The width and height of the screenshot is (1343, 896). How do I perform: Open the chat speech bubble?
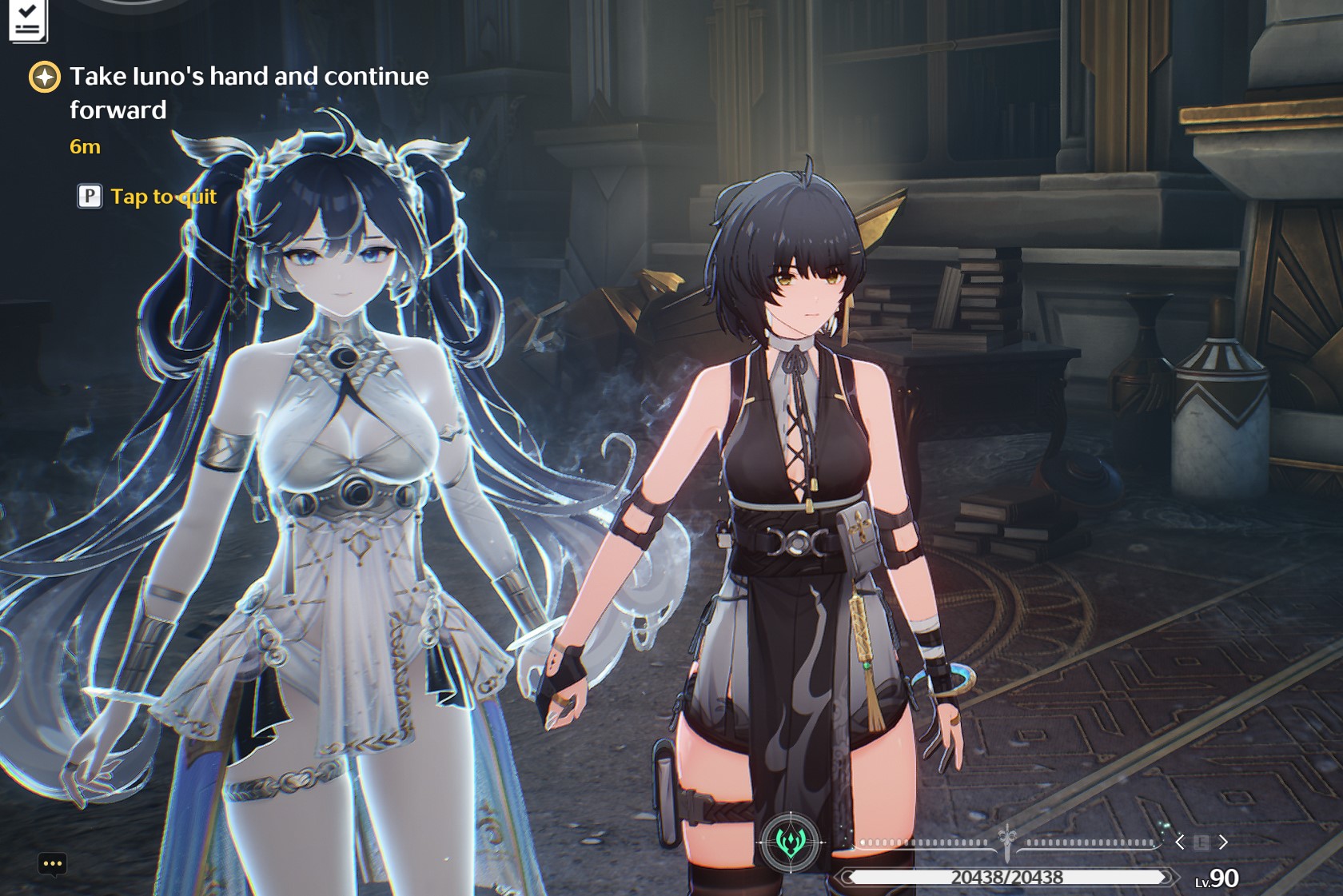pos(53,864)
